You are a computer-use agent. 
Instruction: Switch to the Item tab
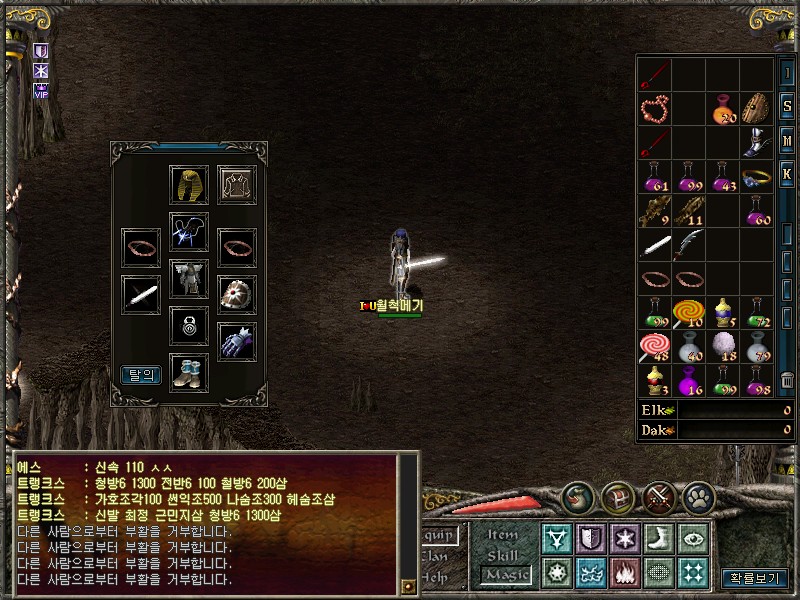coord(505,535)
